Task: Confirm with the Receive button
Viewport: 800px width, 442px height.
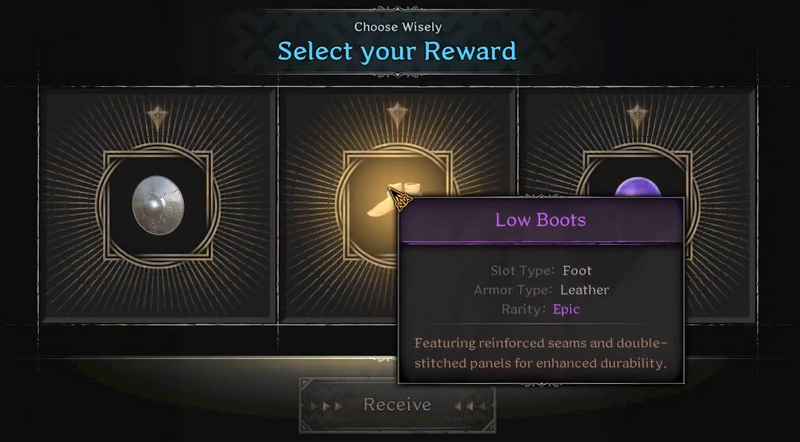Action: pos(397,405)
